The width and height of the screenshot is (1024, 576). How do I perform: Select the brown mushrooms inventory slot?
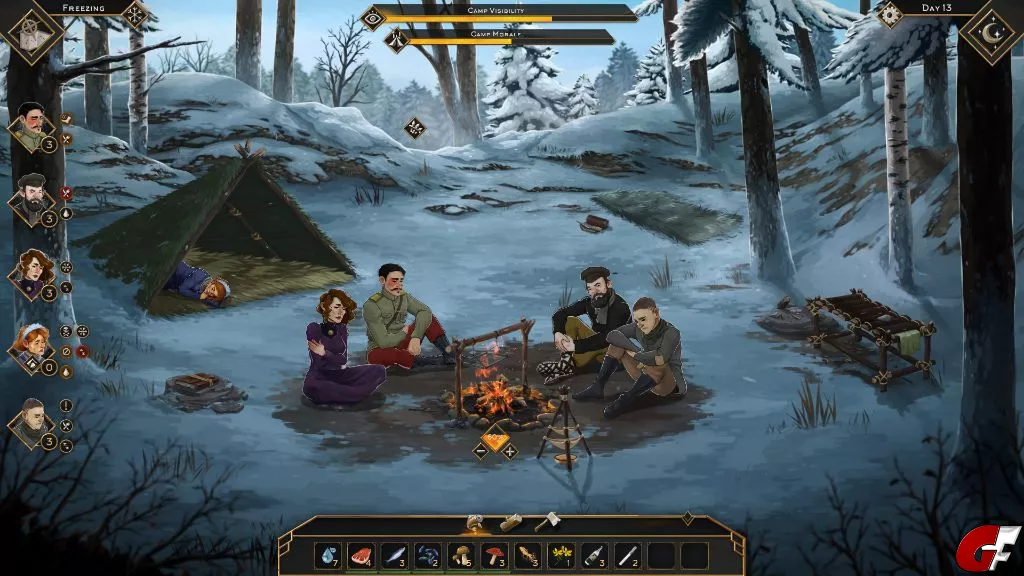click(x=461, y=556)
